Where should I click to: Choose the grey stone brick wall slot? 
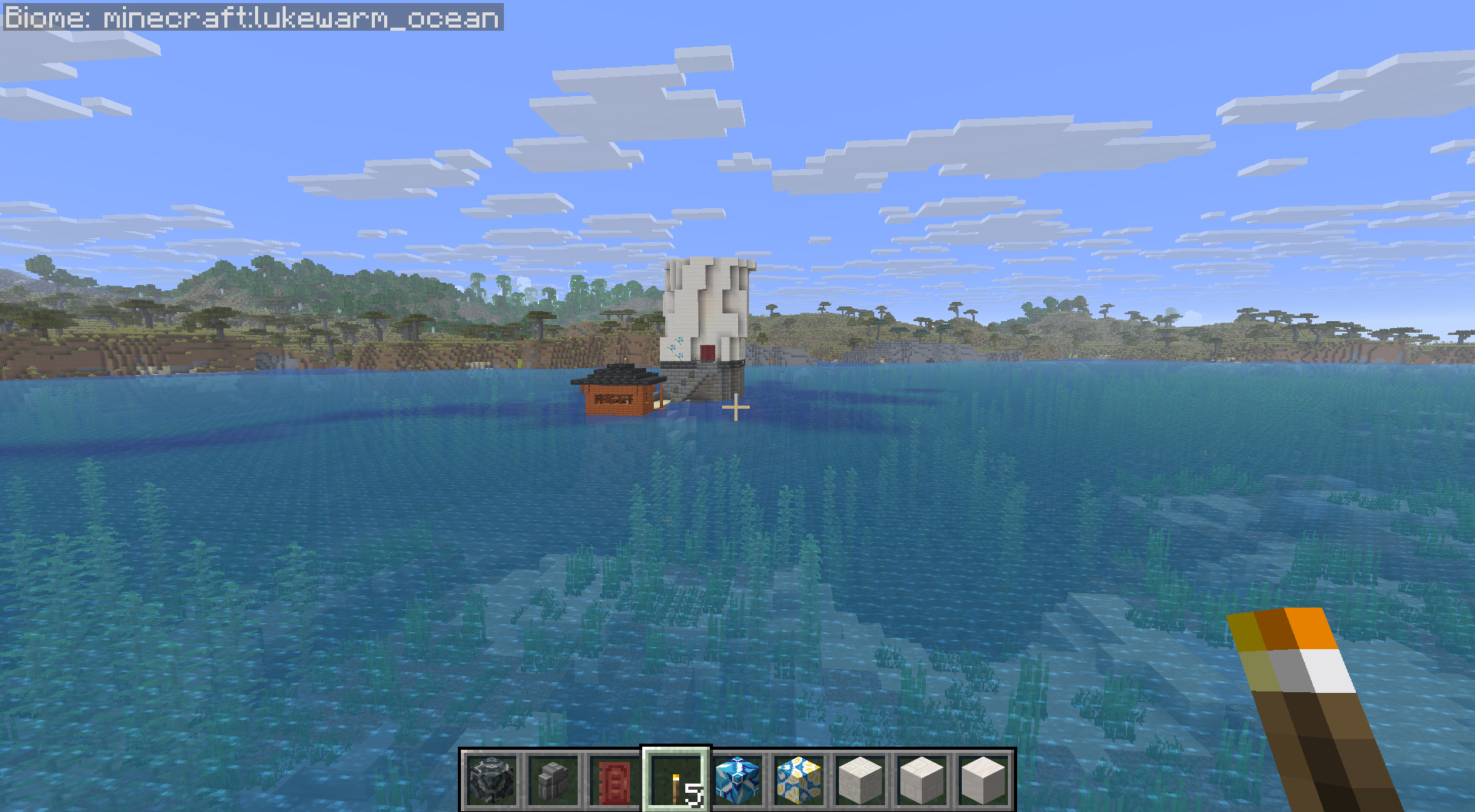click(553, 780)
